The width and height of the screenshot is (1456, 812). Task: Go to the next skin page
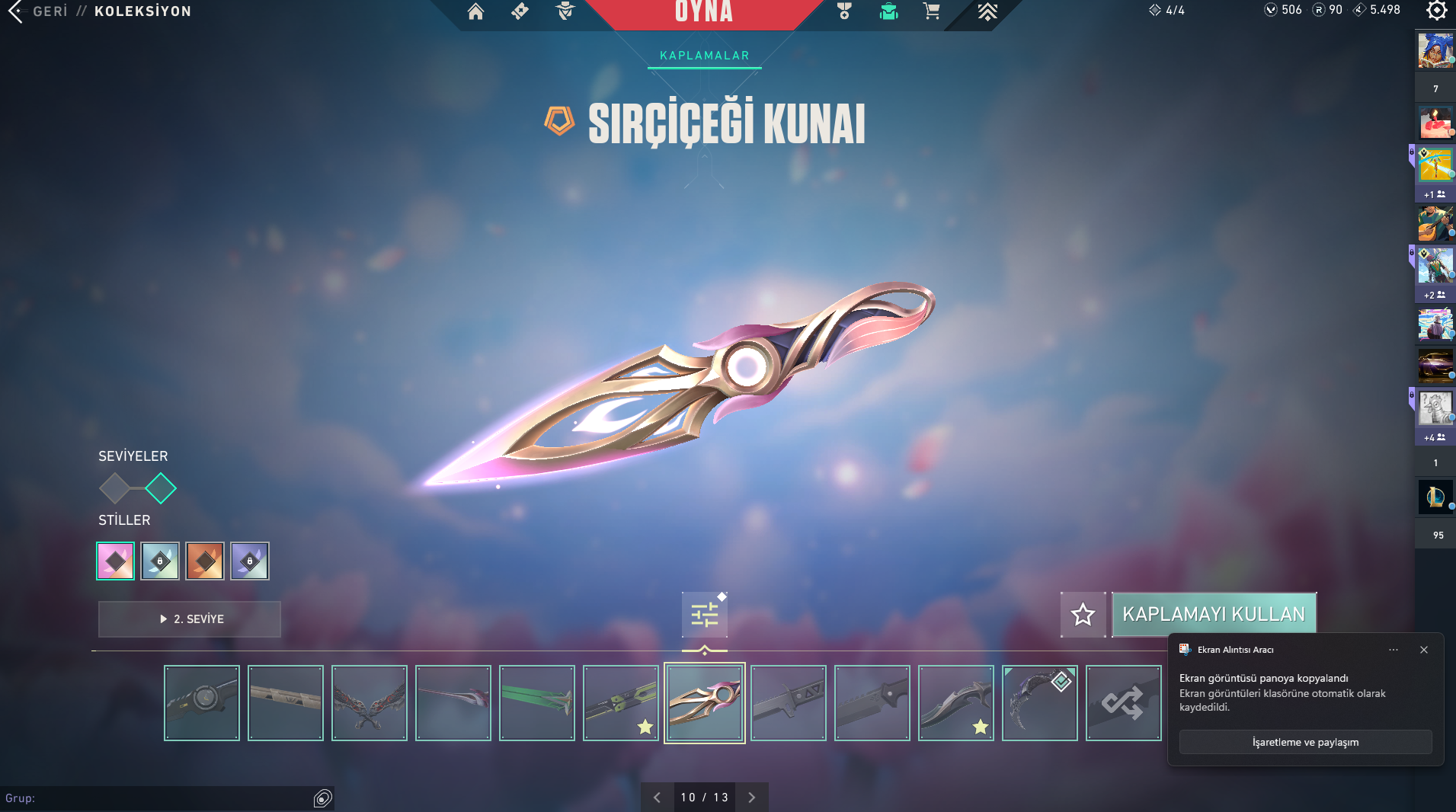[751, 798]
